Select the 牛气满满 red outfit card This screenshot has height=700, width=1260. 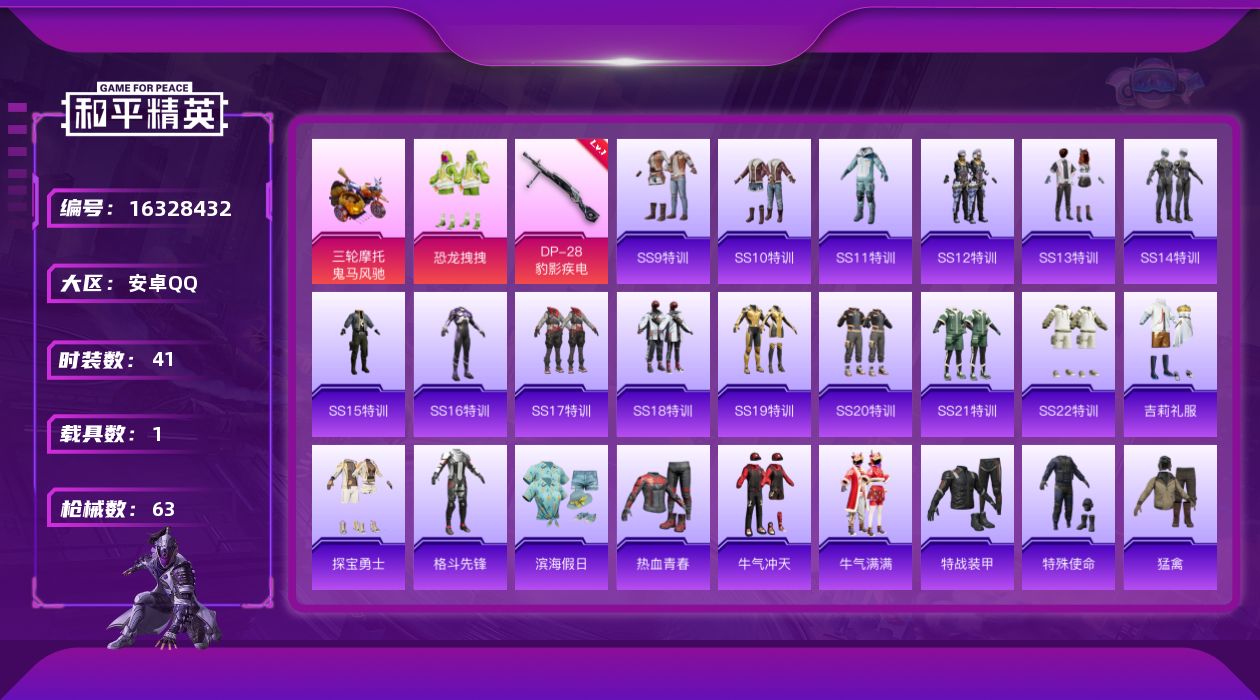coord(866,517)
